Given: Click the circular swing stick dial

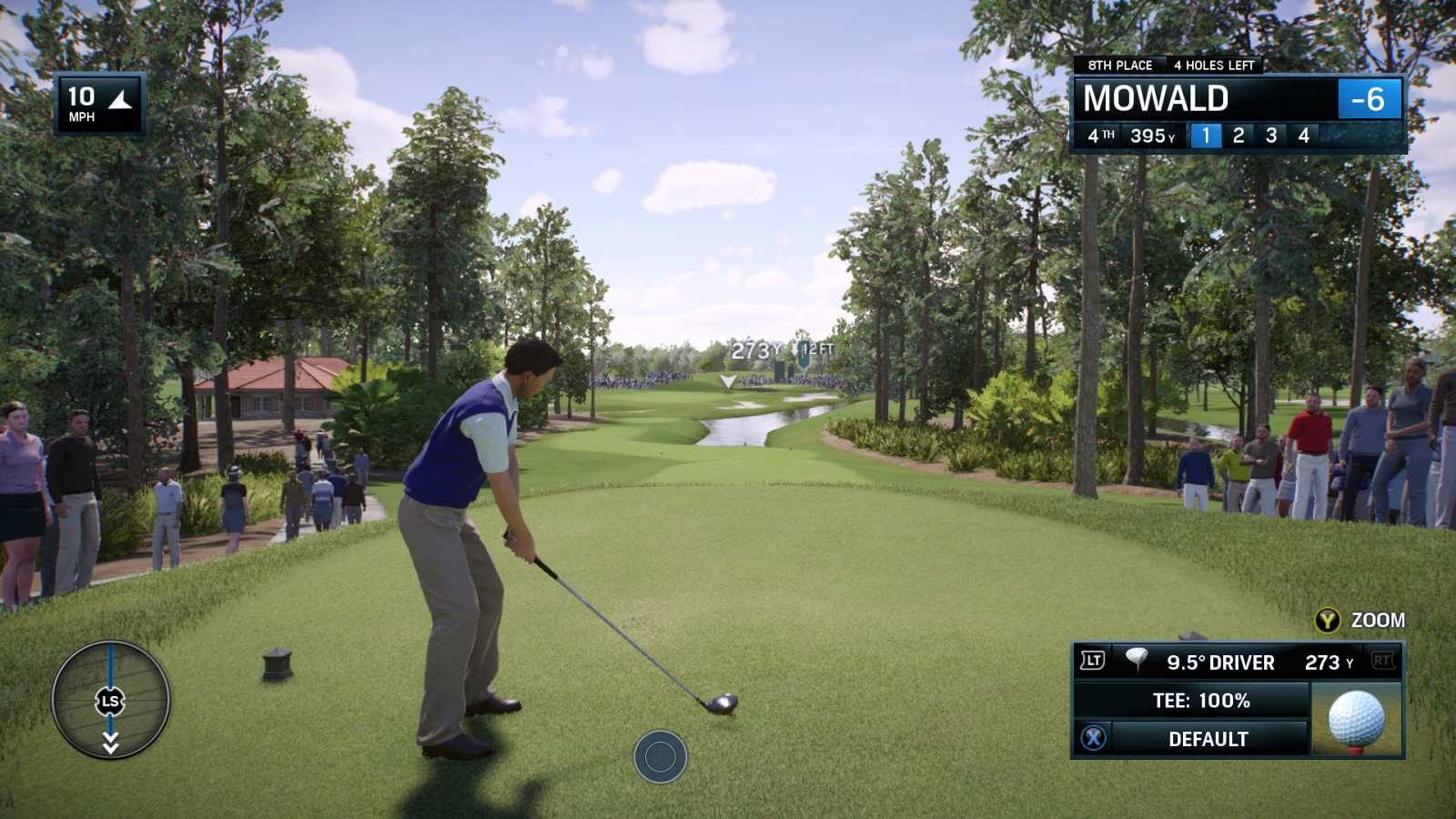Looking at the screenshot, I should tap(110, 700).
